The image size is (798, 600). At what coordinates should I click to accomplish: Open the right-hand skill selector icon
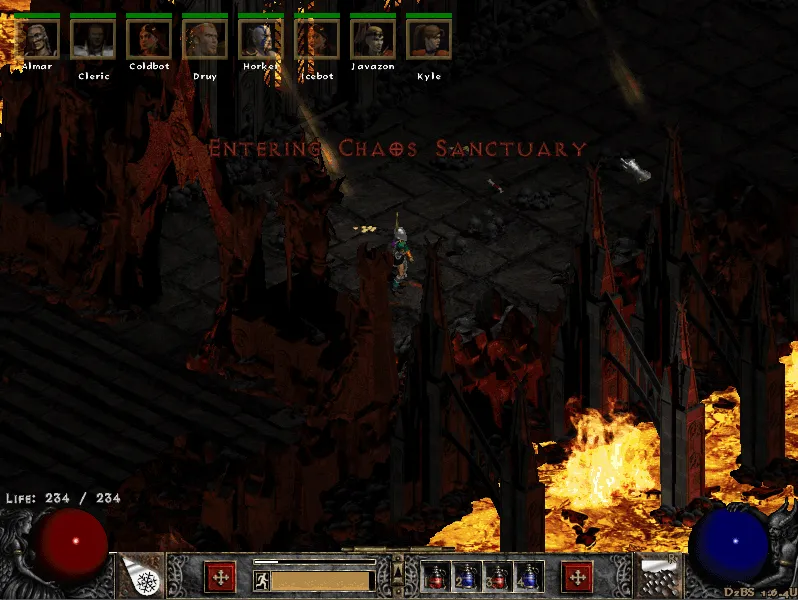click(x=658, y=576)
